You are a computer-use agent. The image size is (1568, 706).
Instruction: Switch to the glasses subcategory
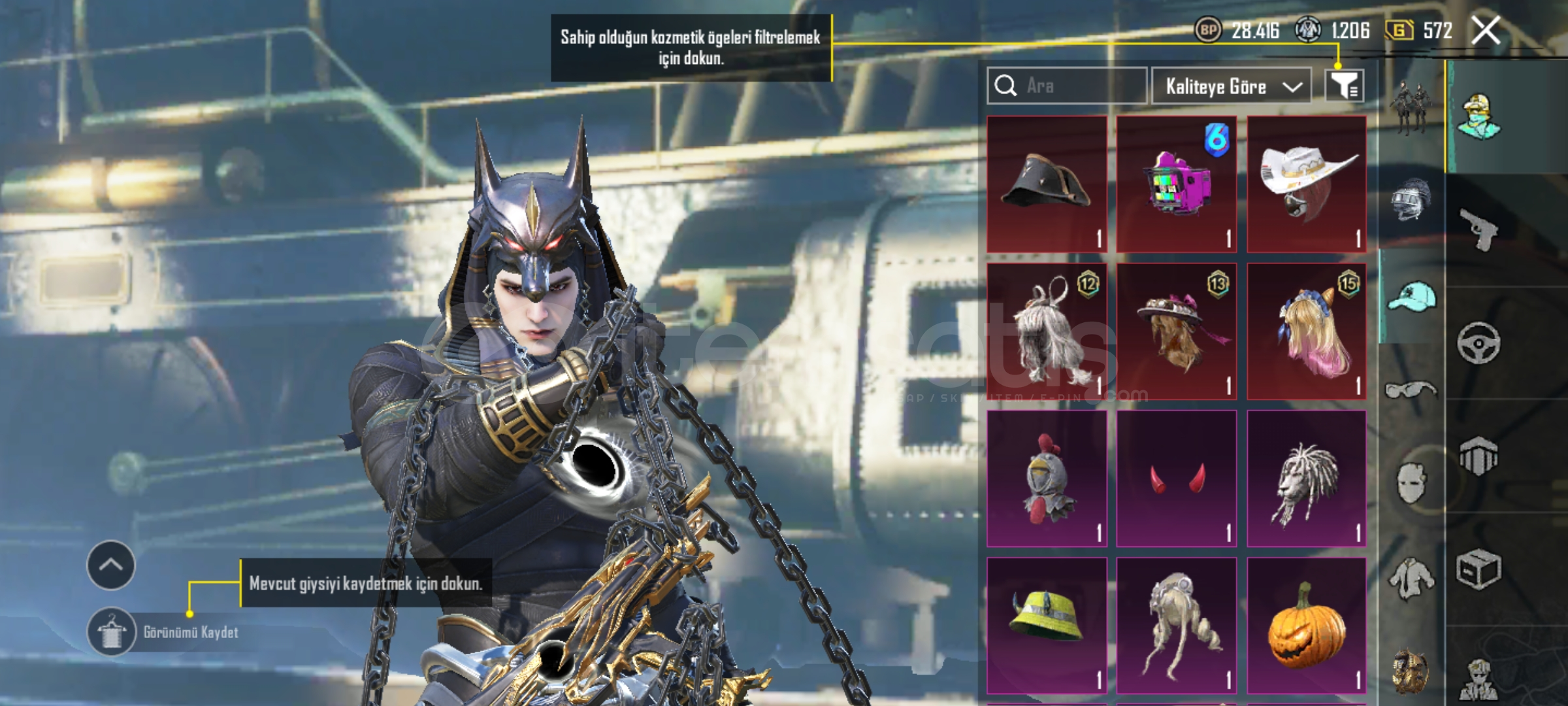[x=1411, y=390]
